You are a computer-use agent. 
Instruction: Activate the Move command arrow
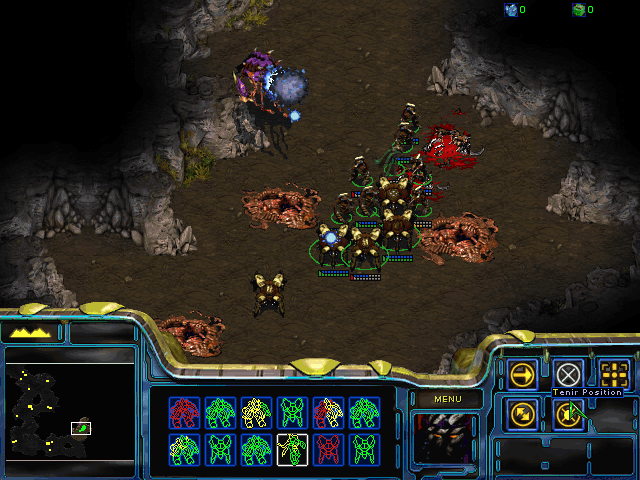[522, 375]
